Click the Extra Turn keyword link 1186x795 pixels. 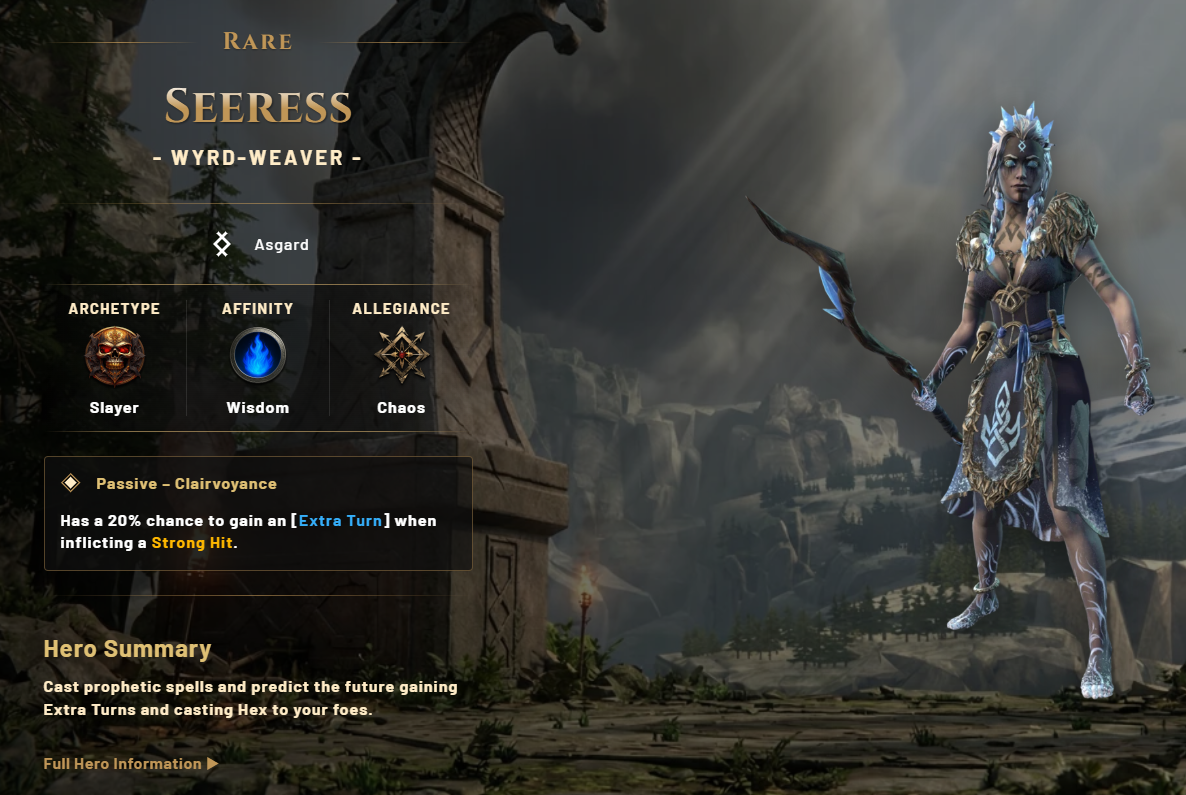[340, 521]
